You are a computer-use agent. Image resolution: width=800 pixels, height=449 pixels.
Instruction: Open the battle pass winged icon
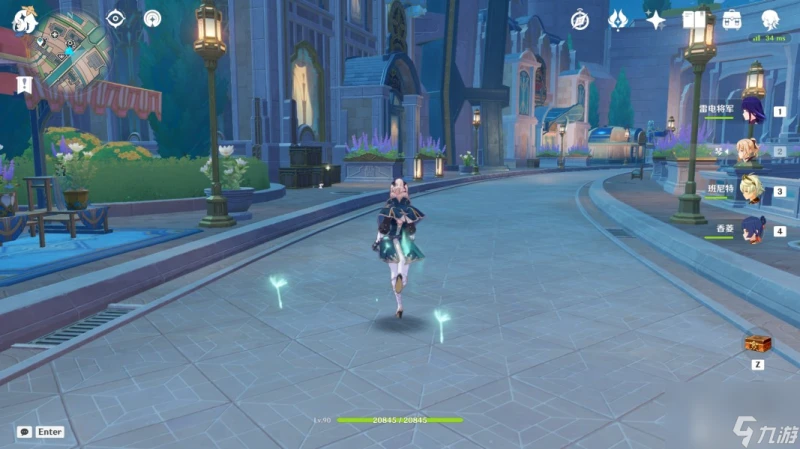pyautogui.click(x=618, y=19)
